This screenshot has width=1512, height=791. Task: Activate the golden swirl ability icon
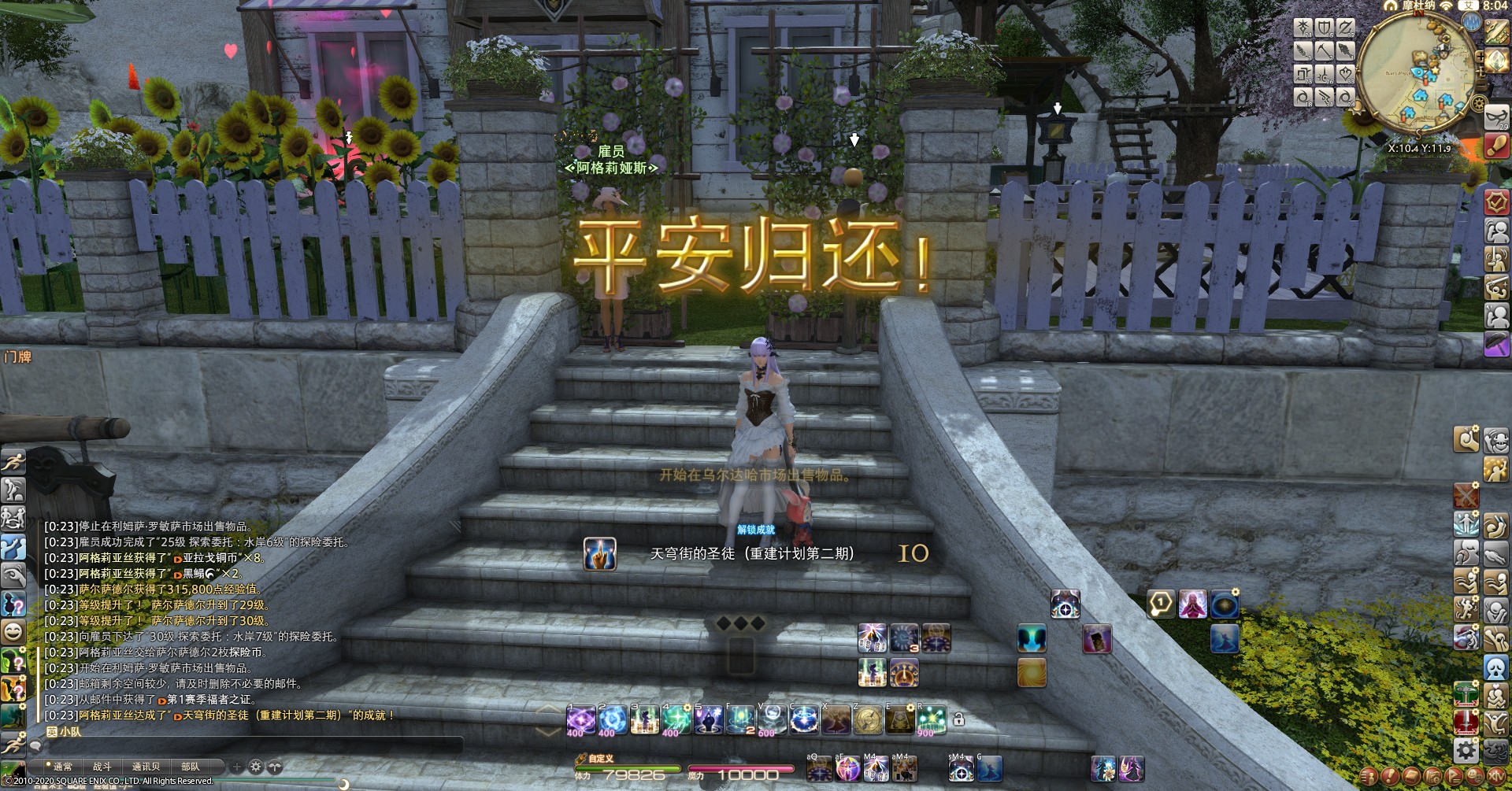click(1032, 673)
